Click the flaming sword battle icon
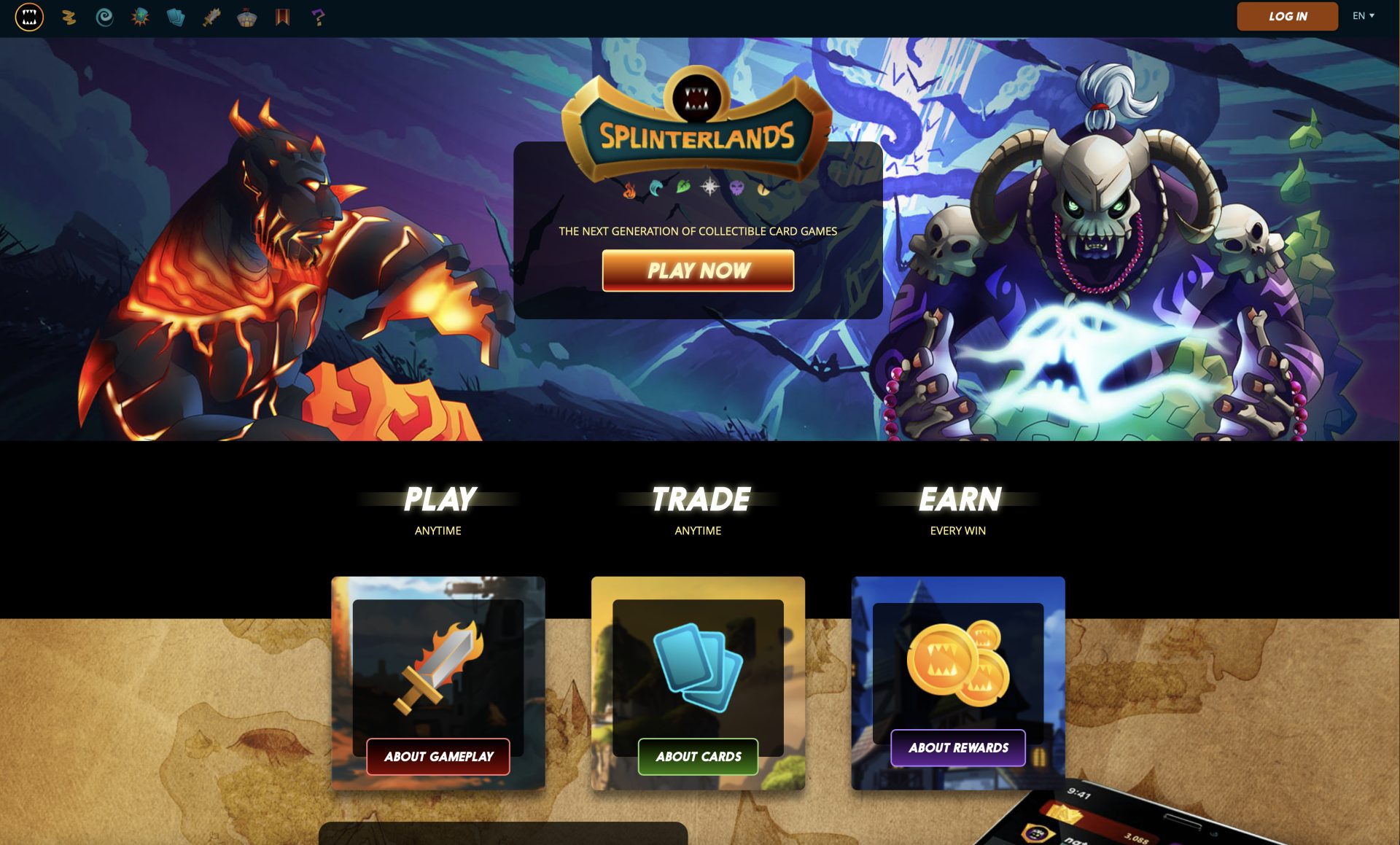This screenshot has width=1400, height=845. coord(211,17)
